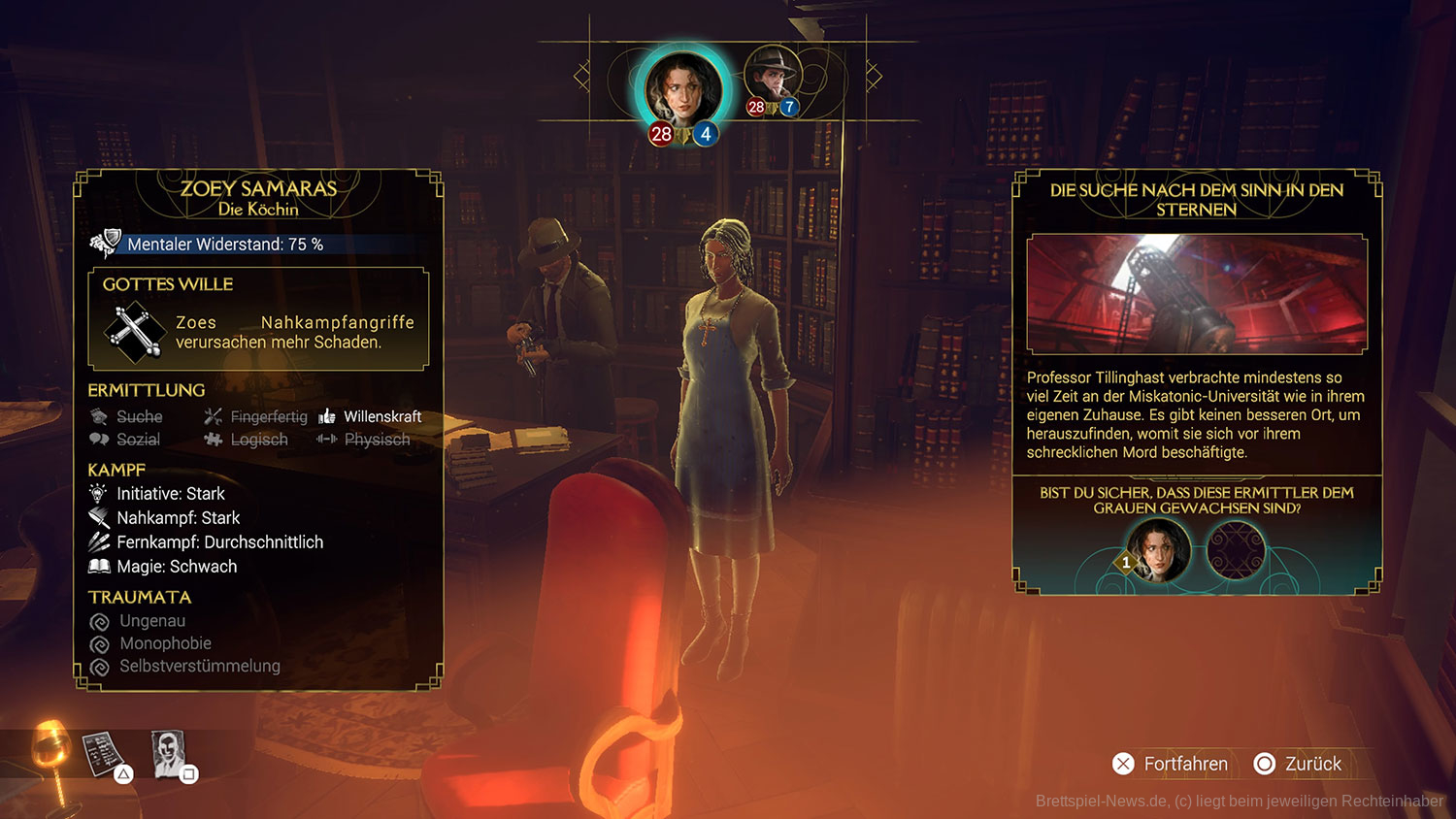Inspect the Ungenau trauma entry
Viewport: 1456px width, 819px height.
click(151, 621)
